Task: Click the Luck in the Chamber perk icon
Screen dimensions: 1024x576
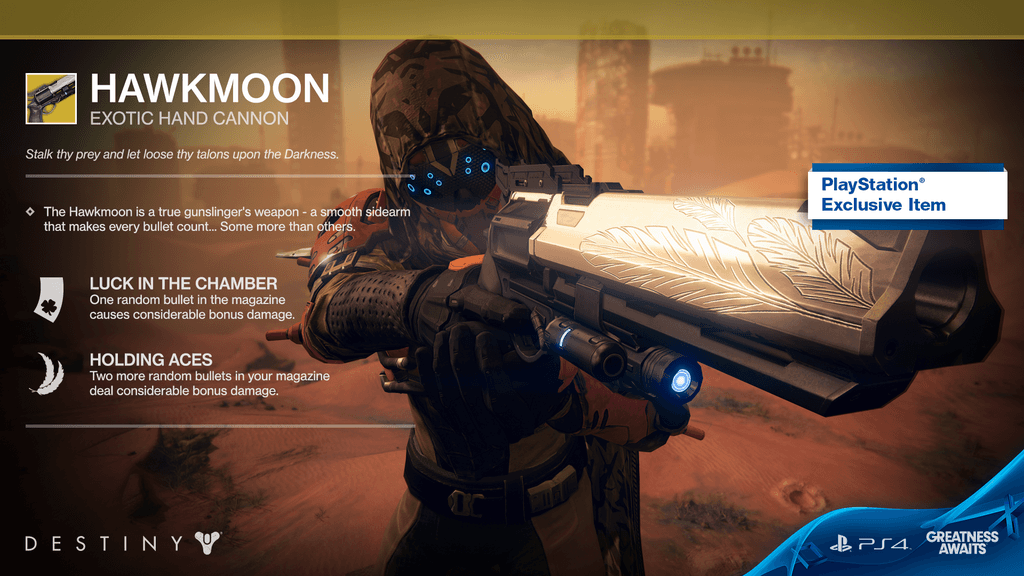Action: tap(47, 299)
